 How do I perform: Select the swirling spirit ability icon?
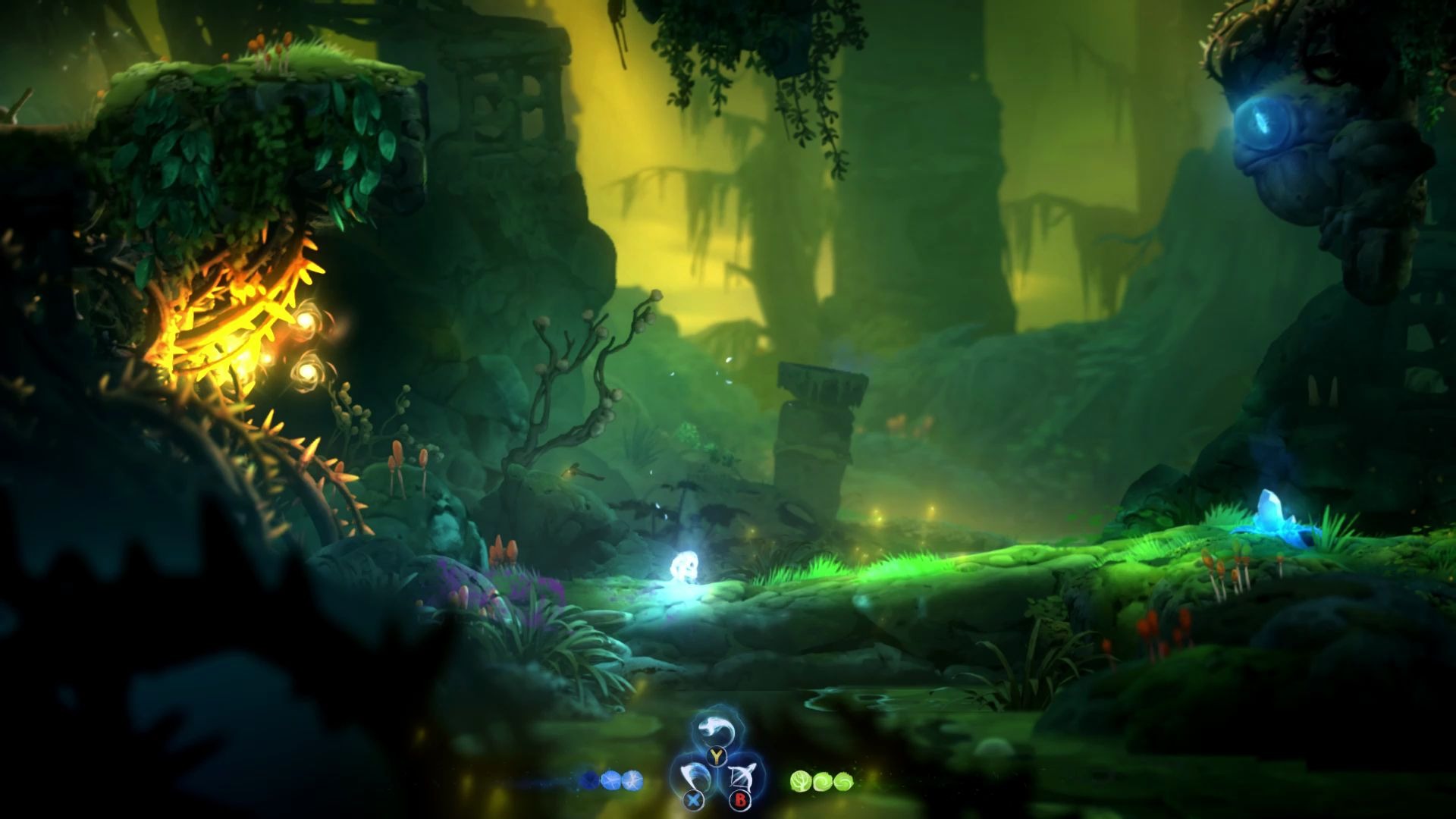(716, 730)
